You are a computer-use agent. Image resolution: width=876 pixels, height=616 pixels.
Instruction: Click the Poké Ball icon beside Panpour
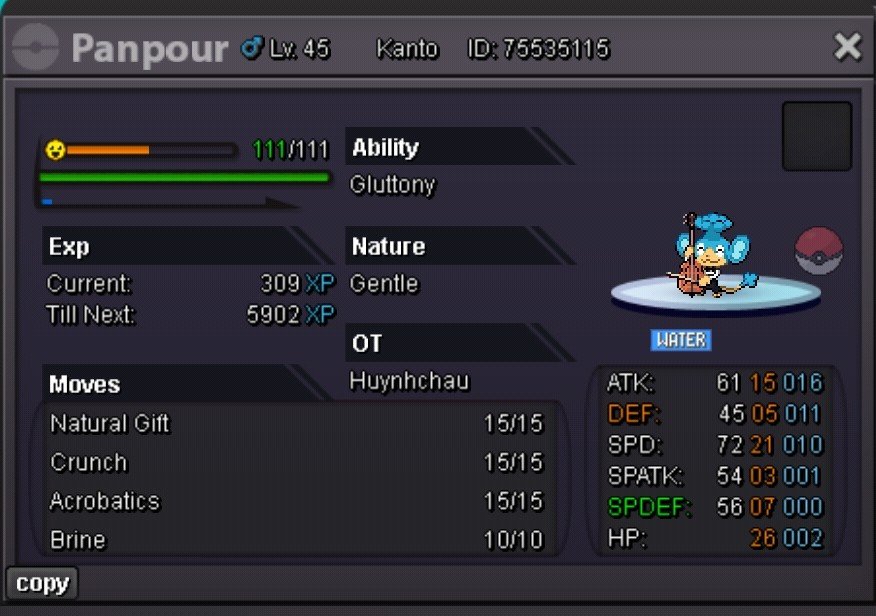[819, 251]
